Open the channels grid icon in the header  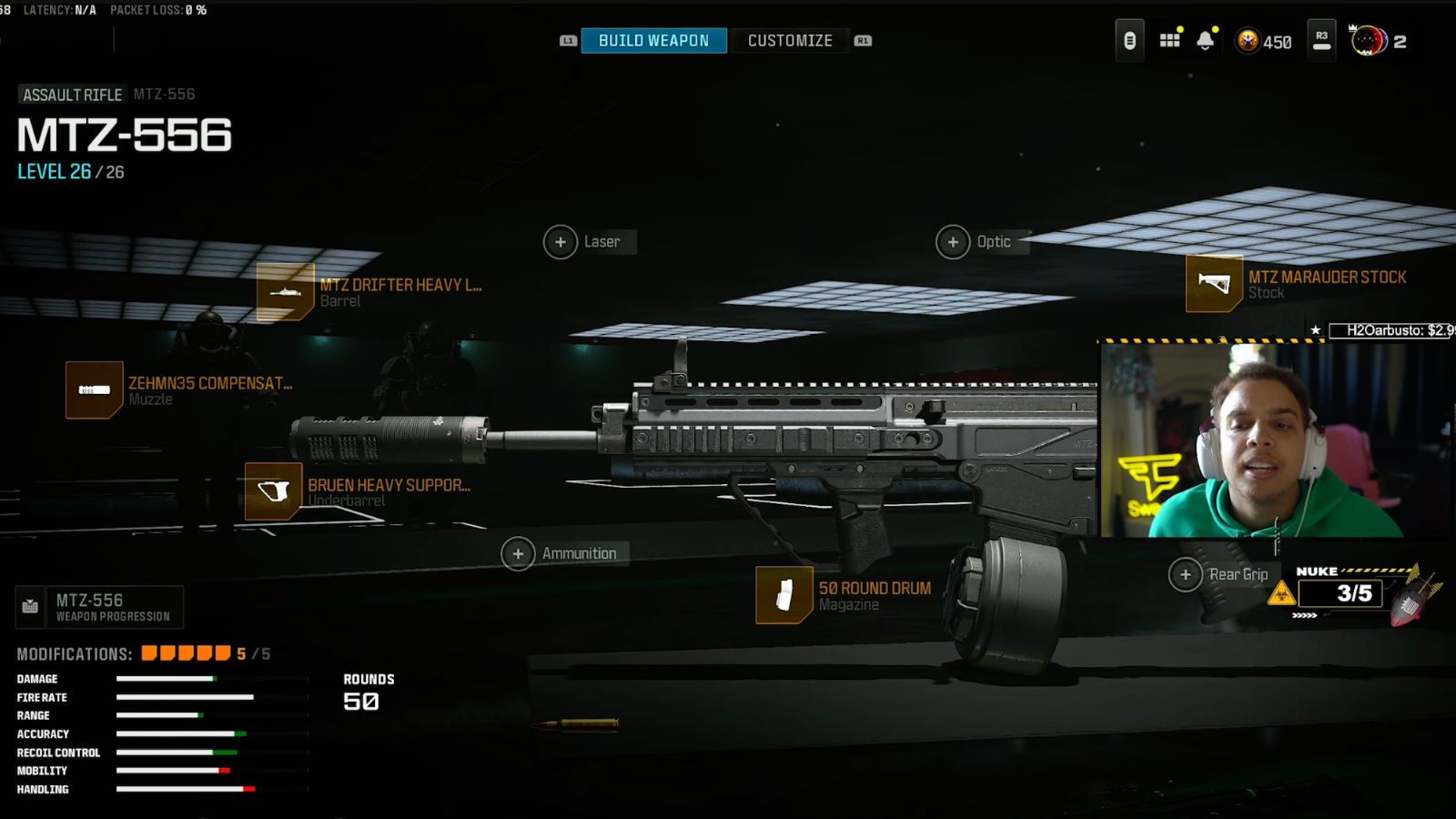click(x=1169, y=41)
